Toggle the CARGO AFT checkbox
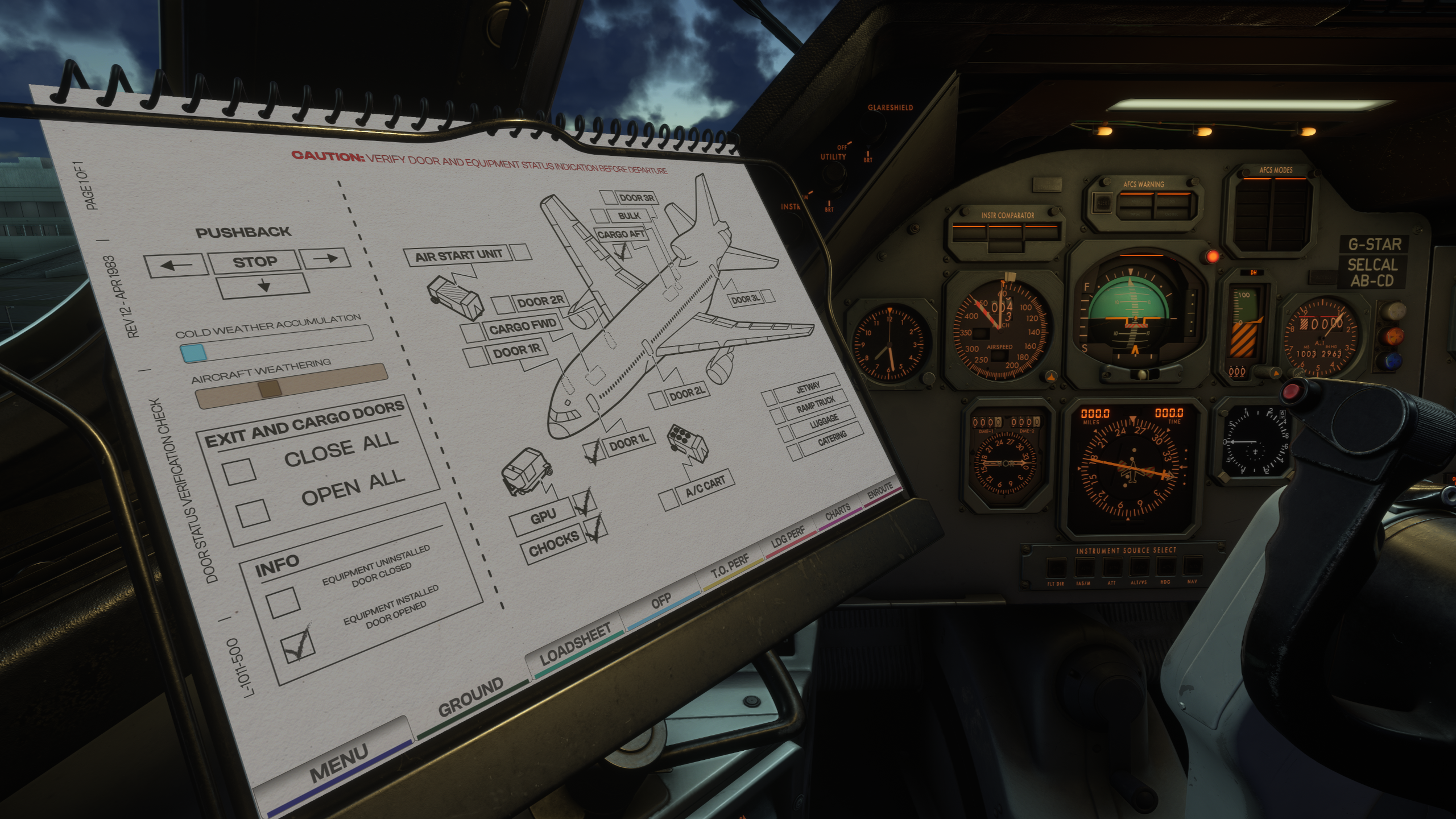The width and height of the screenshot is (1456, 819). (x=623, y=251)
